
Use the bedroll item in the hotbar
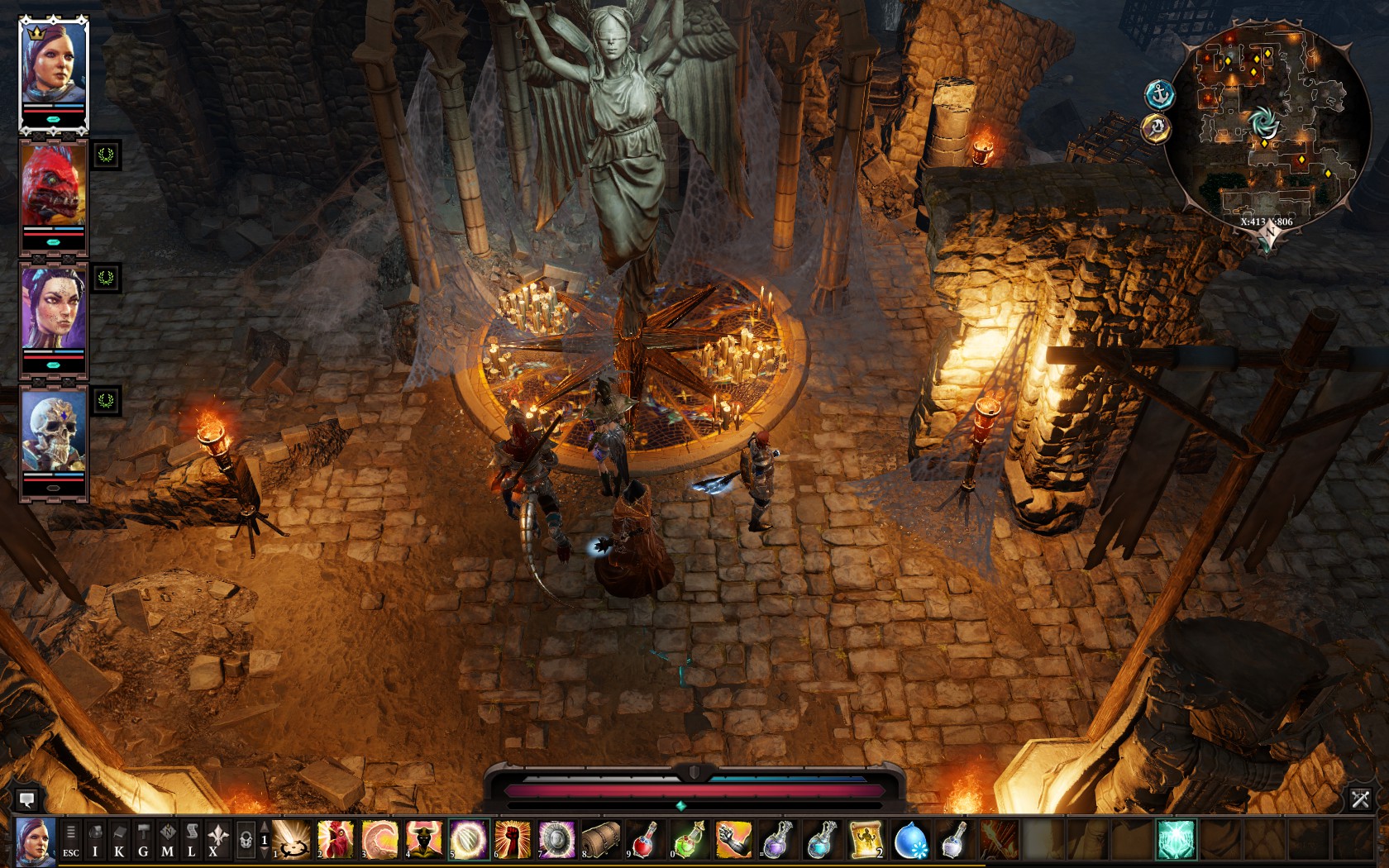[x=601, y=840]
